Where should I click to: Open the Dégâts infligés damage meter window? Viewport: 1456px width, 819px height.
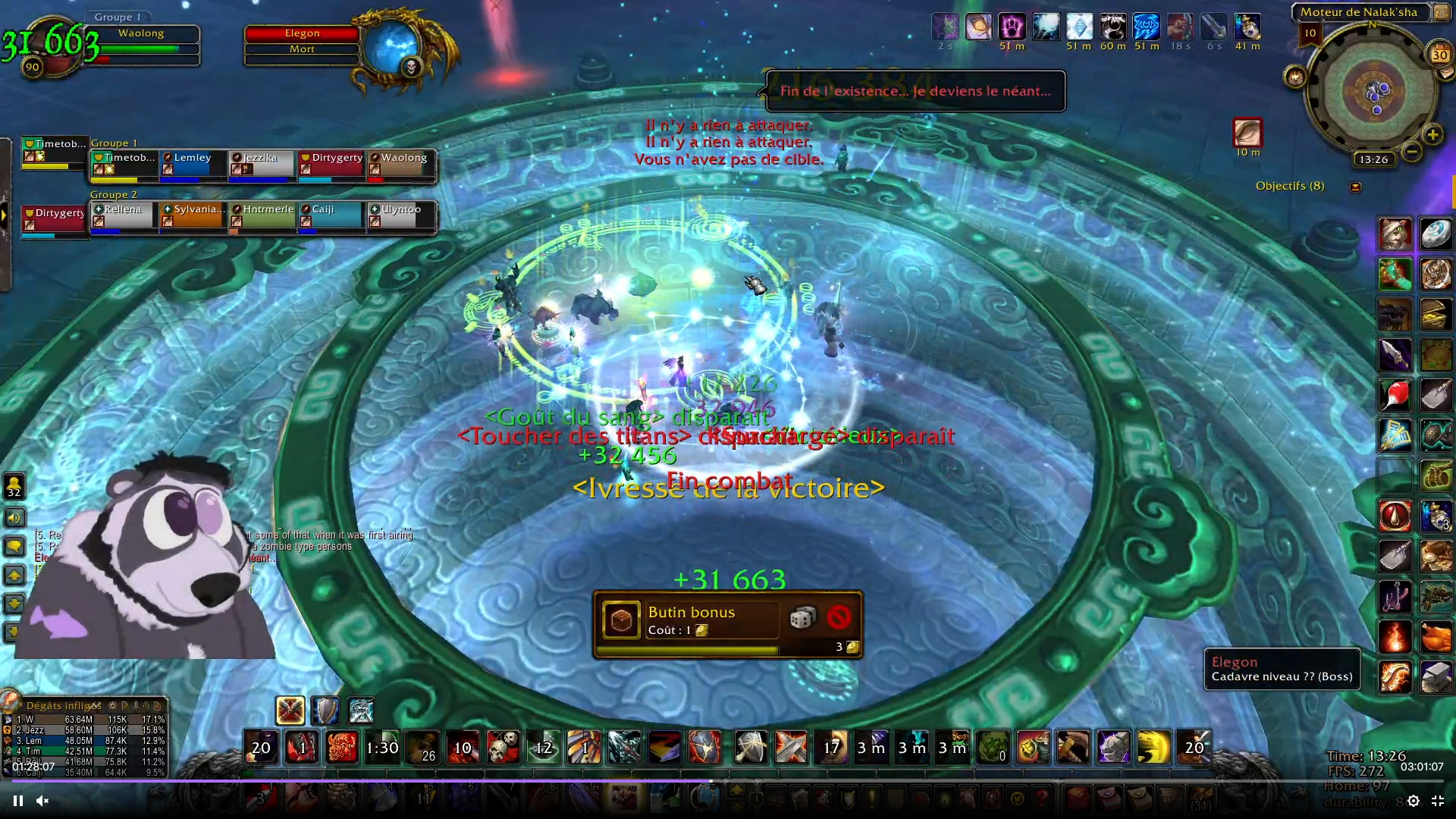click(x=64, y=705)
